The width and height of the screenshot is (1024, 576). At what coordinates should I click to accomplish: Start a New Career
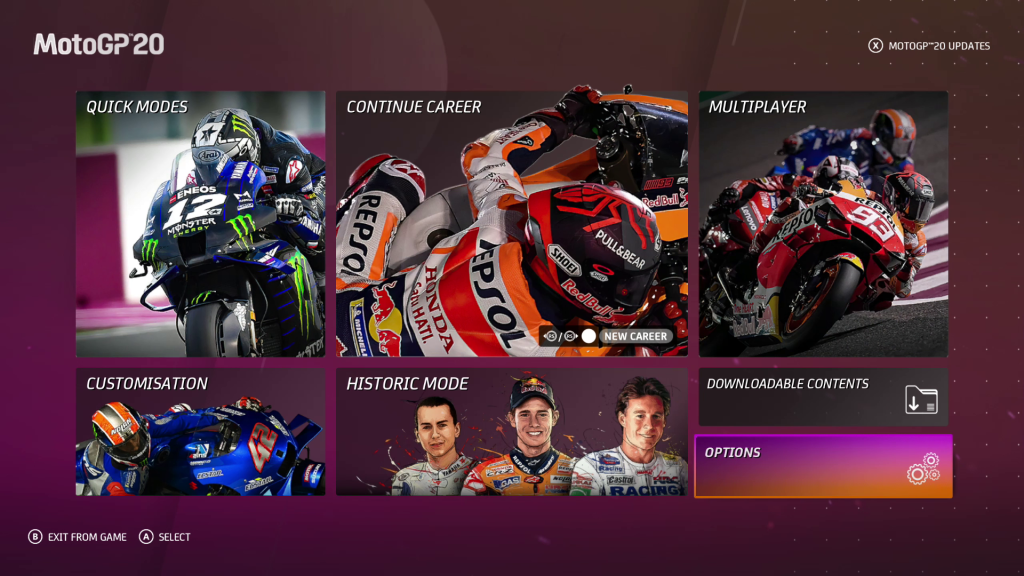(x=635, y=337)
